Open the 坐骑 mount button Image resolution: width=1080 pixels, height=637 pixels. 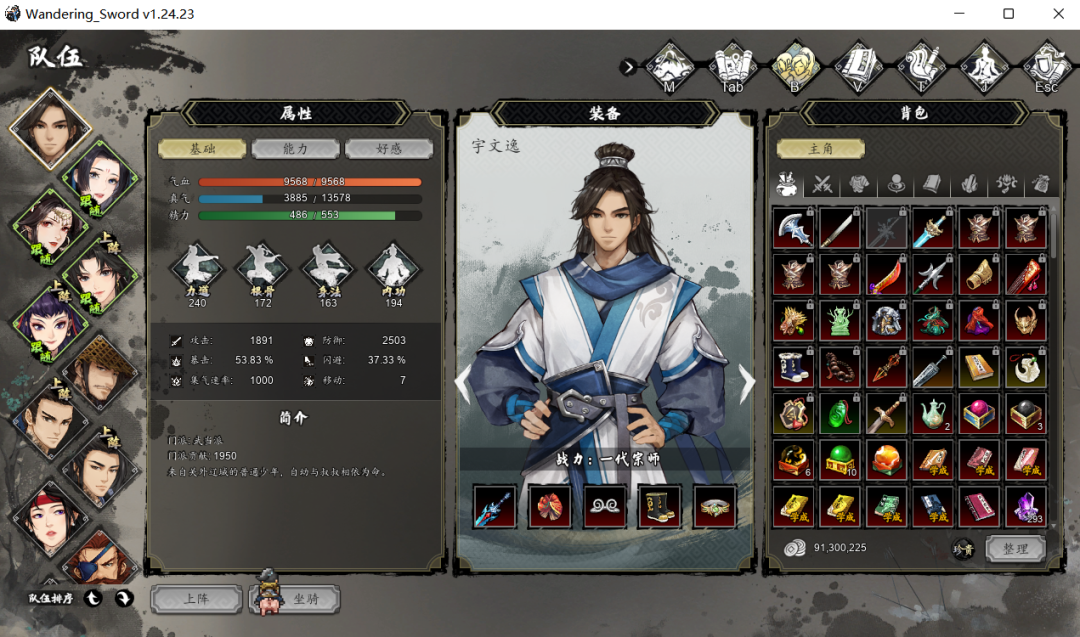tap(304, 599)
